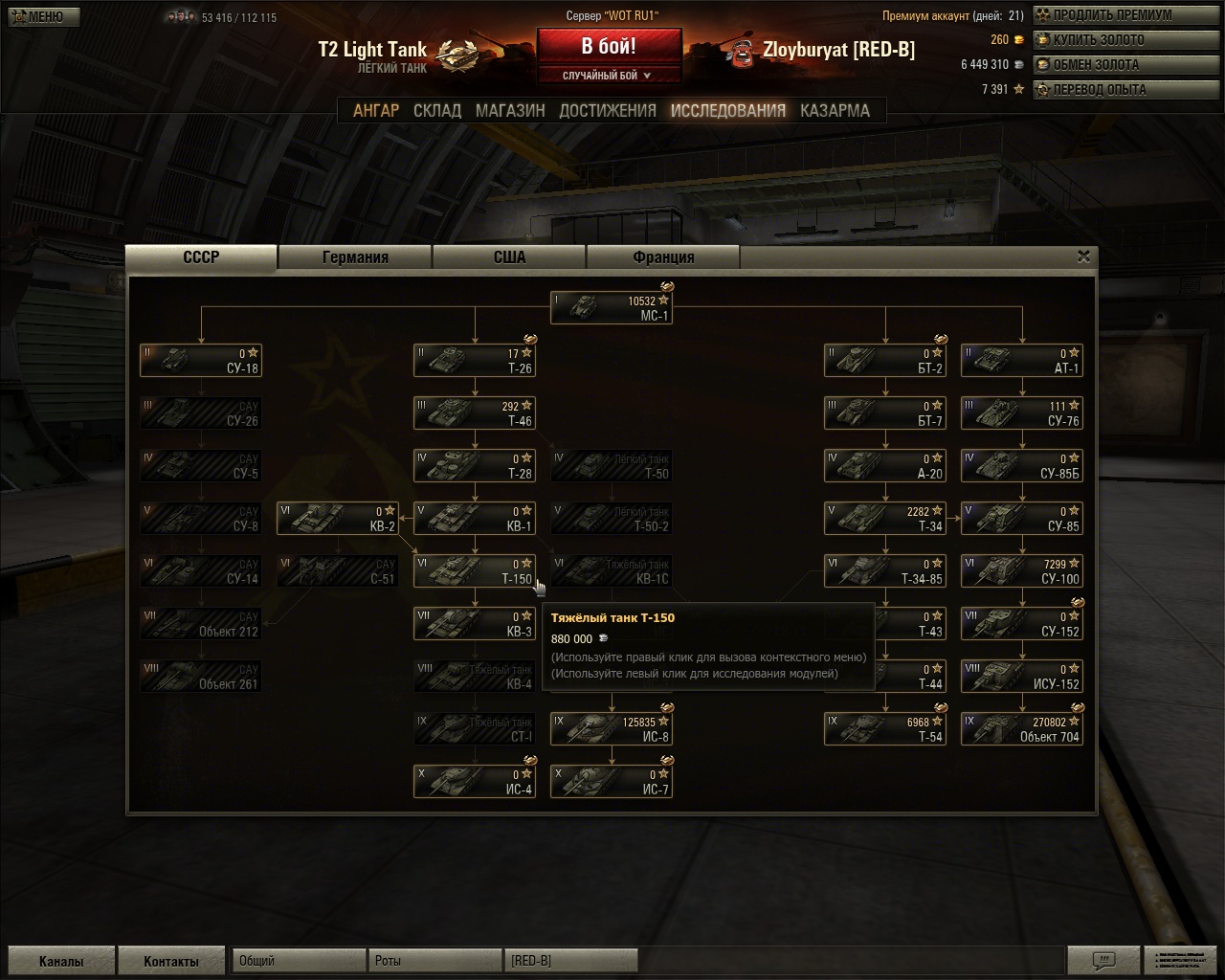The width and height of the screenshot is (1225, 980).
Task: Open the КАЗАРМА menu item
Action: pos(835,110)
